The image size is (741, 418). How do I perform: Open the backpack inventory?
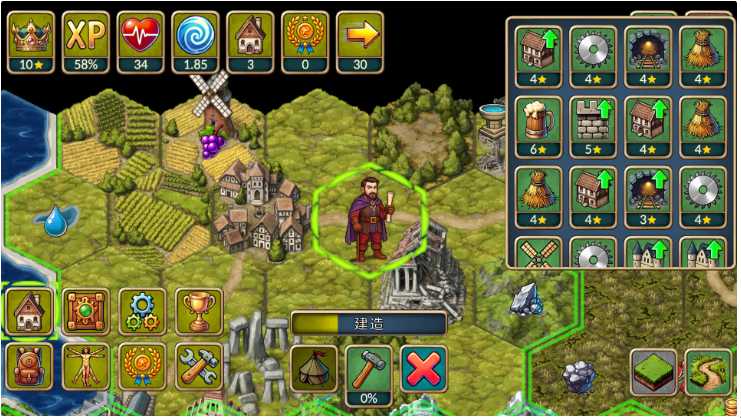tap(29, 365)
